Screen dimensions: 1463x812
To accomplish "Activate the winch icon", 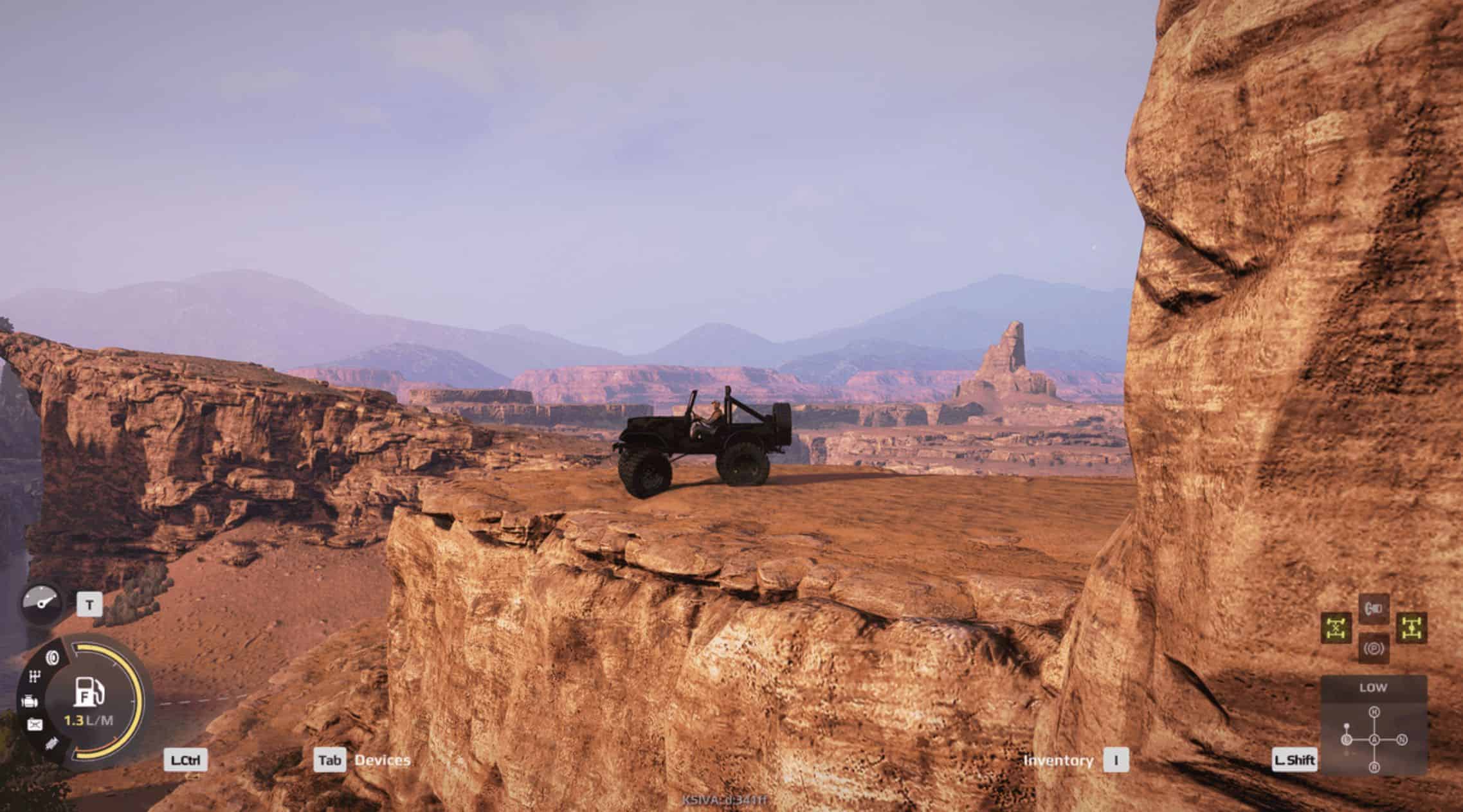I will (x=1374, y=609).
